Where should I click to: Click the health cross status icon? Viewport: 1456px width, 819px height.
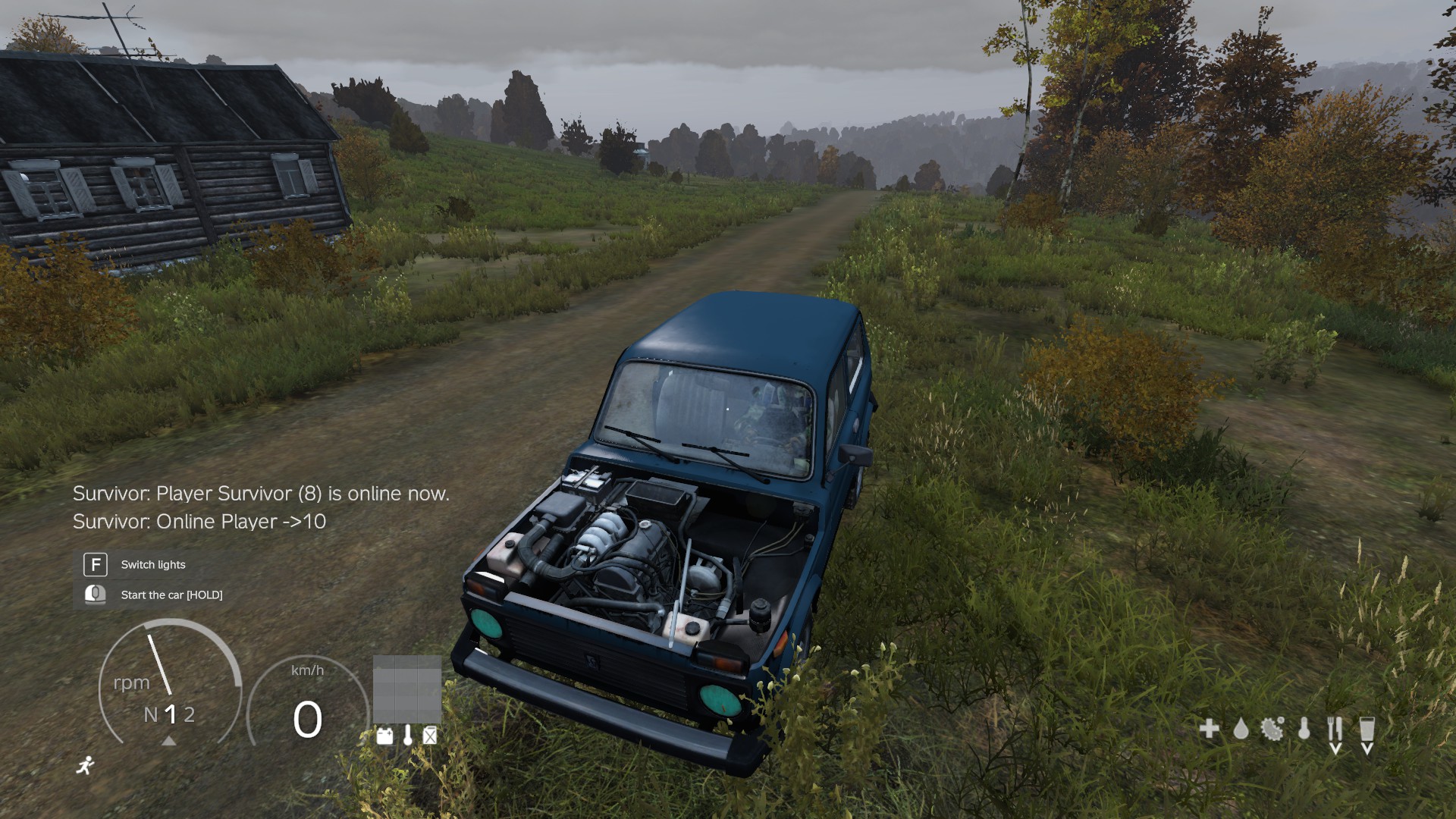pos(1210,730)
